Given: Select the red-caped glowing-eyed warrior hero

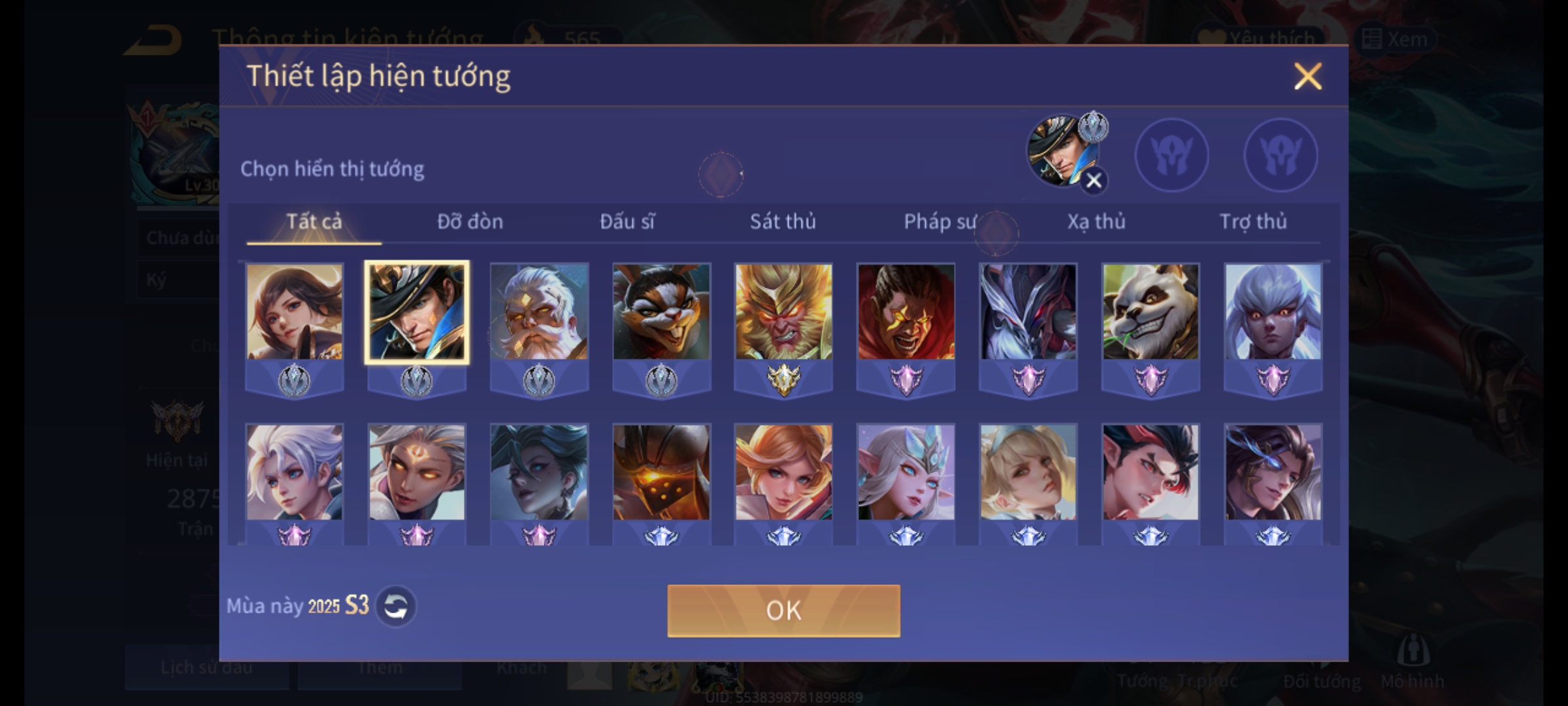Looking at the screenshot, I should pos(906,312).
